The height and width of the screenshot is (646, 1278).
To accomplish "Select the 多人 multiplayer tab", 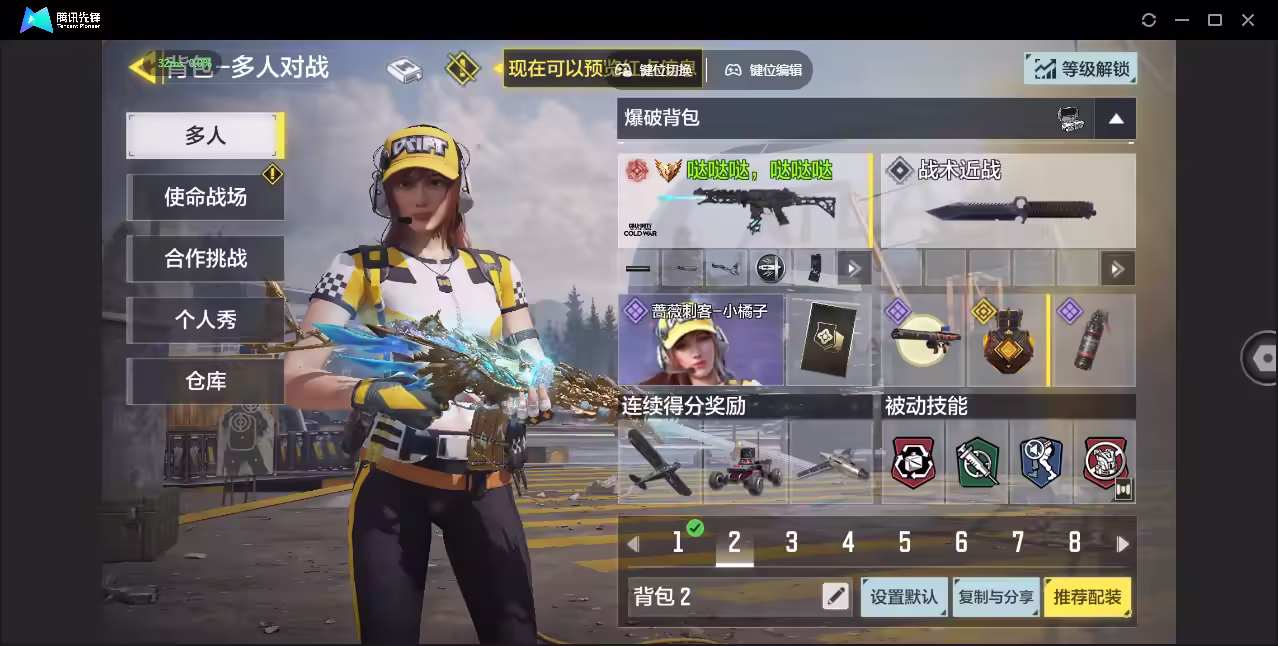I will 205,136.
